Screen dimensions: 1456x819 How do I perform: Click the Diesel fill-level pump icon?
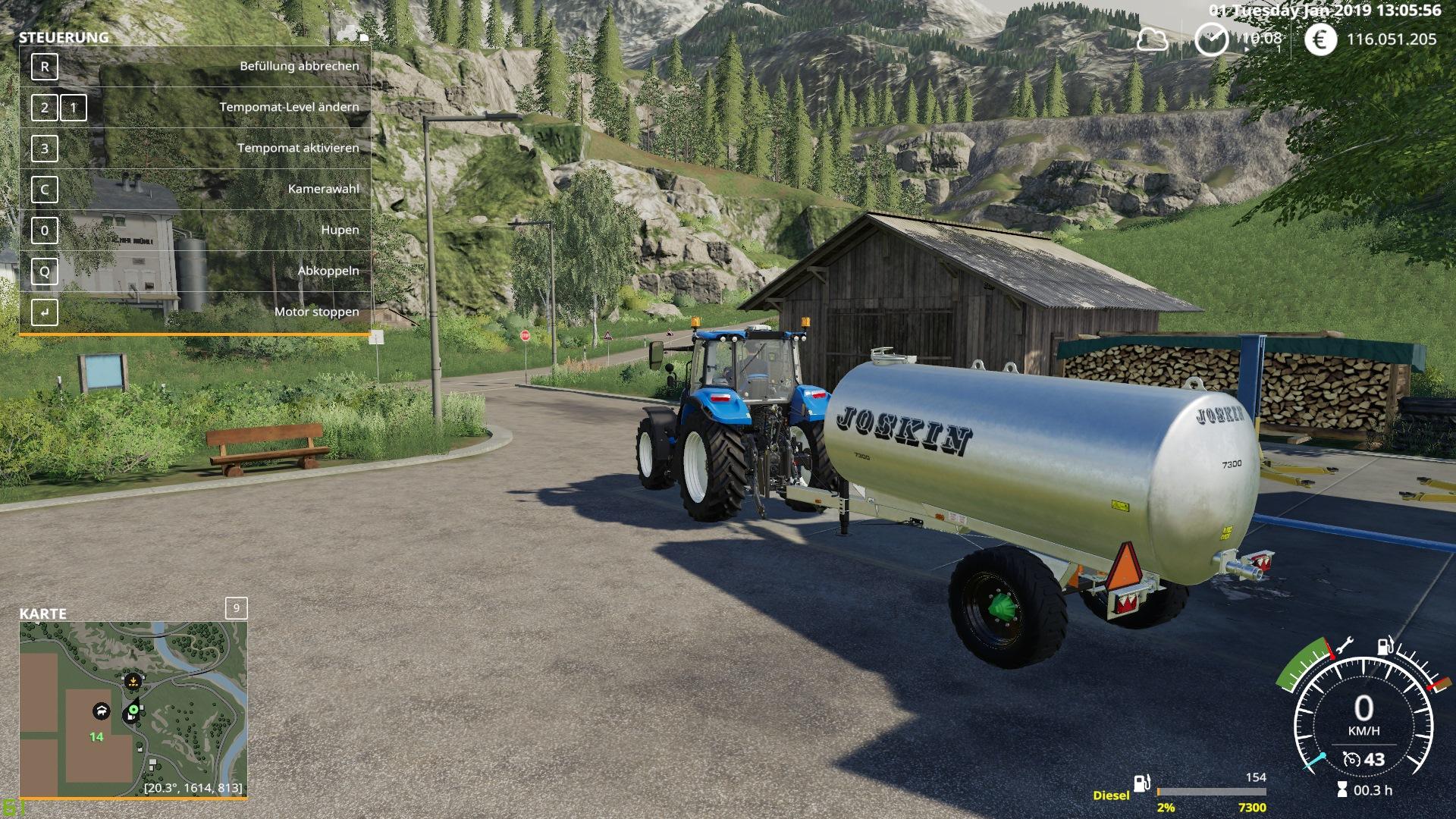(x=1142, y=783)
